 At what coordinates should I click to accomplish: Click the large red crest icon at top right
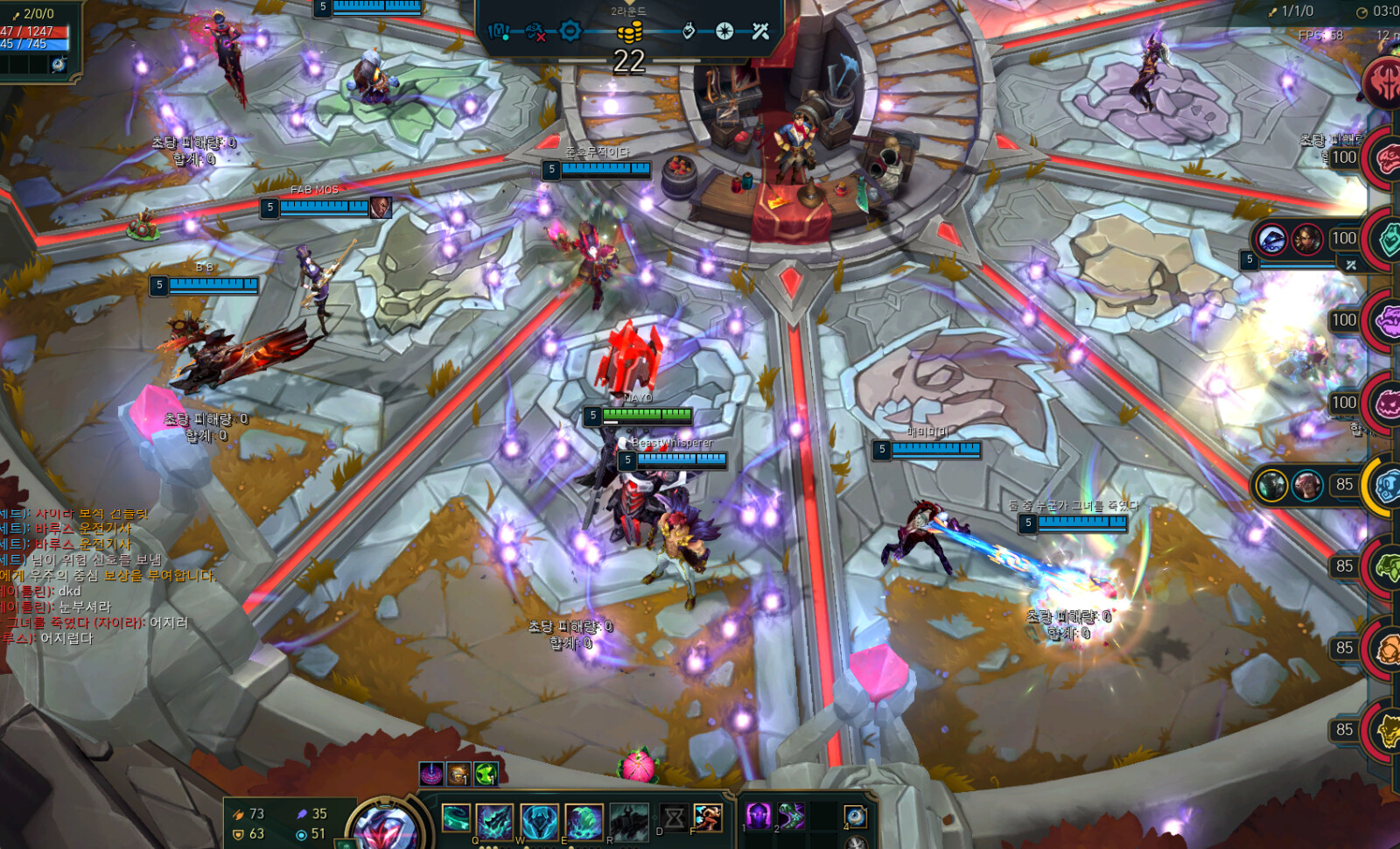(x=1384, y=84)
